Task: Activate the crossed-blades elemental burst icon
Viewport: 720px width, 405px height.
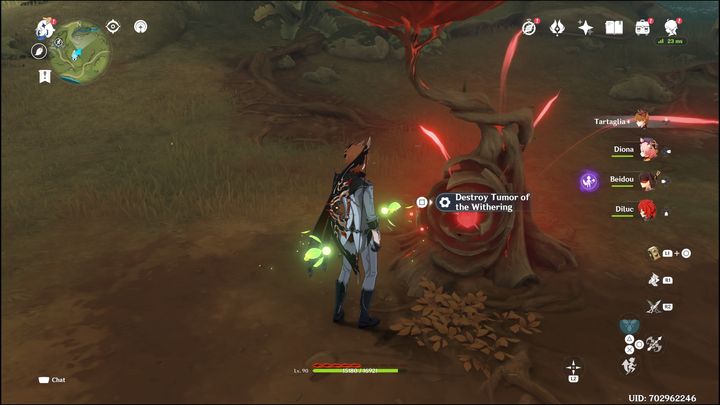Action: (654, 306)
